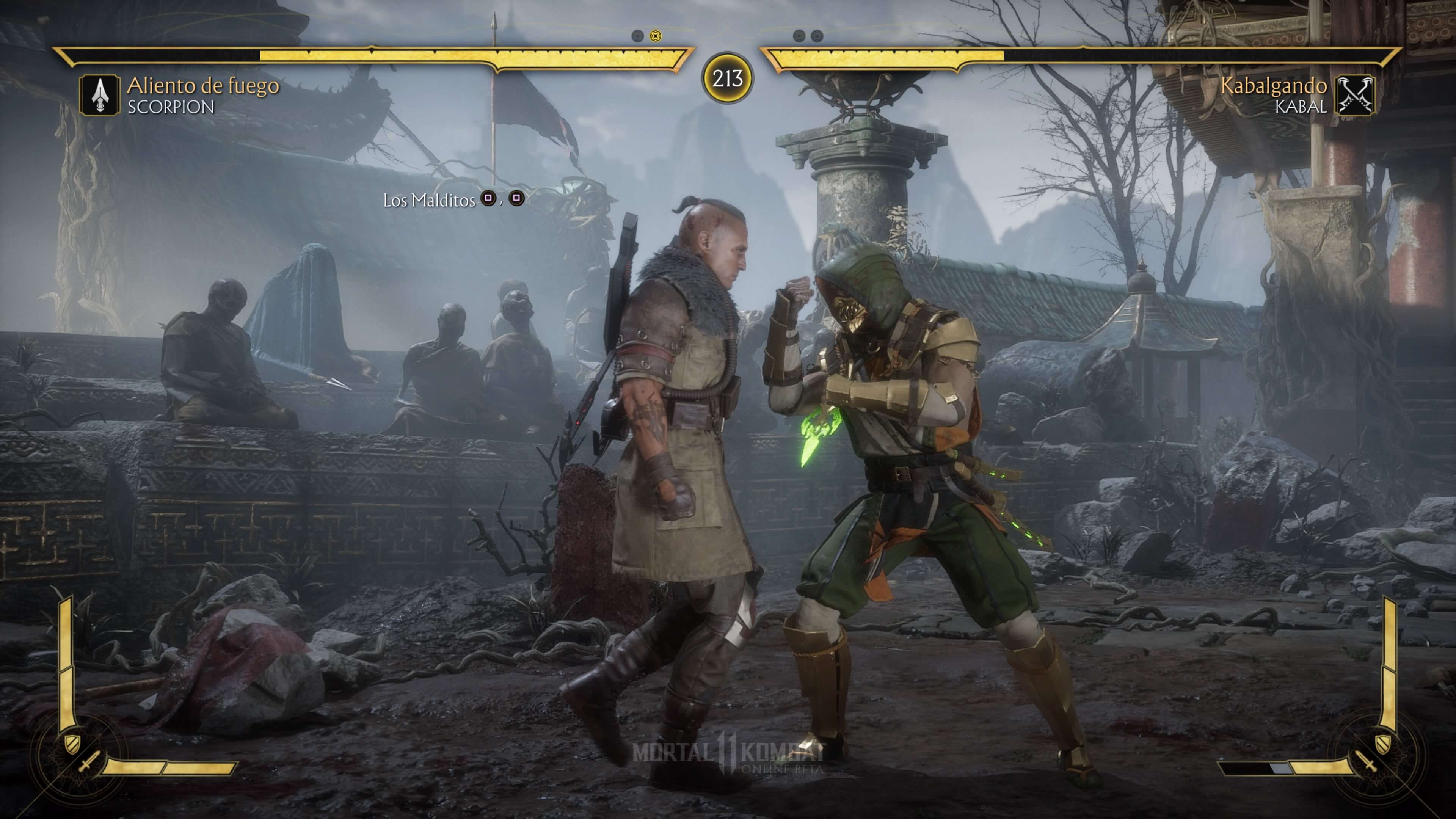Click Scorpion's defensive shield meter icon
Viewport: 1456px width, 819px height.
coord(72,743)
